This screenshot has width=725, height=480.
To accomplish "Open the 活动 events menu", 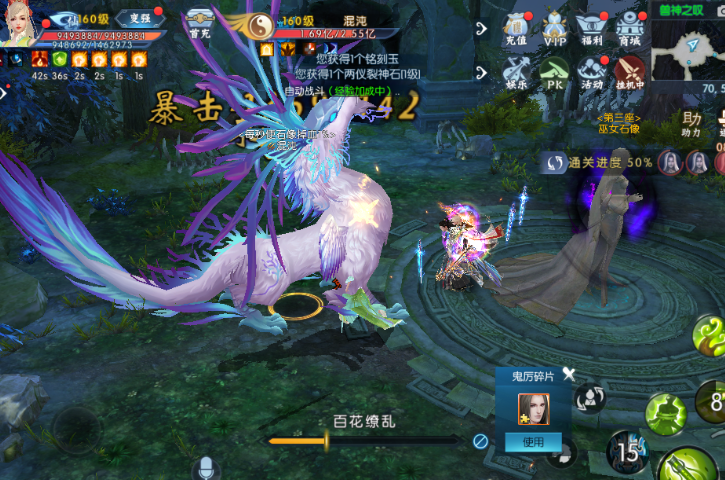I will (593, 72).
